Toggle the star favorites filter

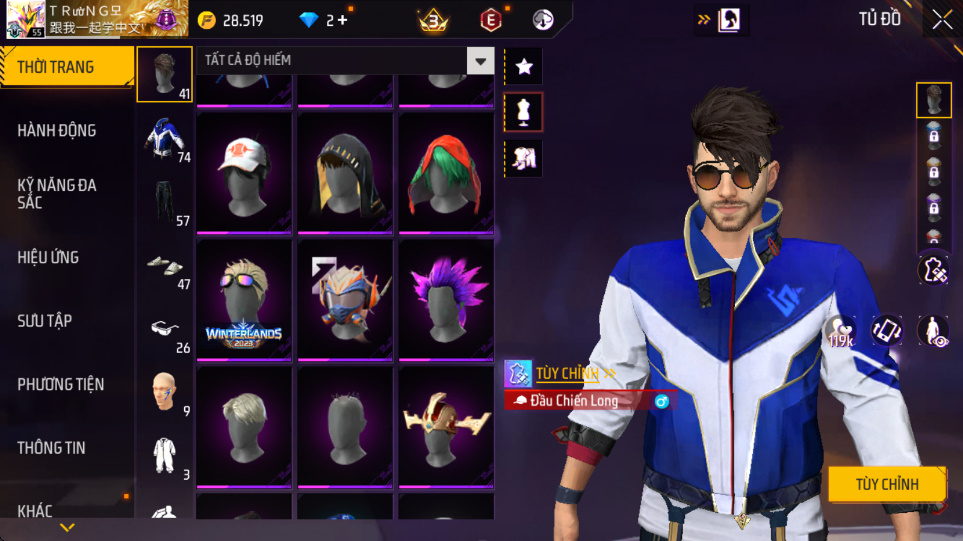pos(524,67)
